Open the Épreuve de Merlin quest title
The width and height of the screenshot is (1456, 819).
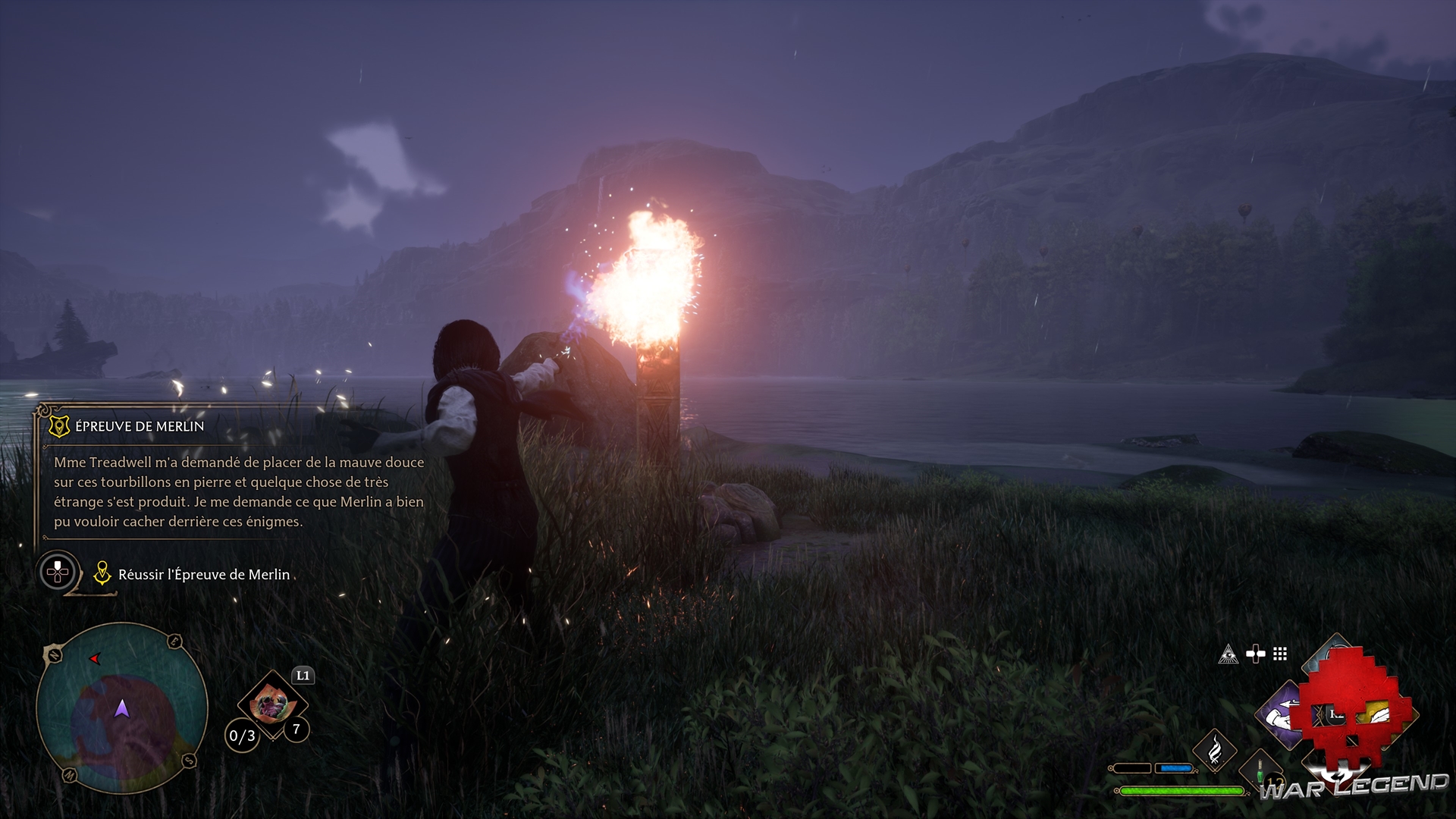coord(140,426)
